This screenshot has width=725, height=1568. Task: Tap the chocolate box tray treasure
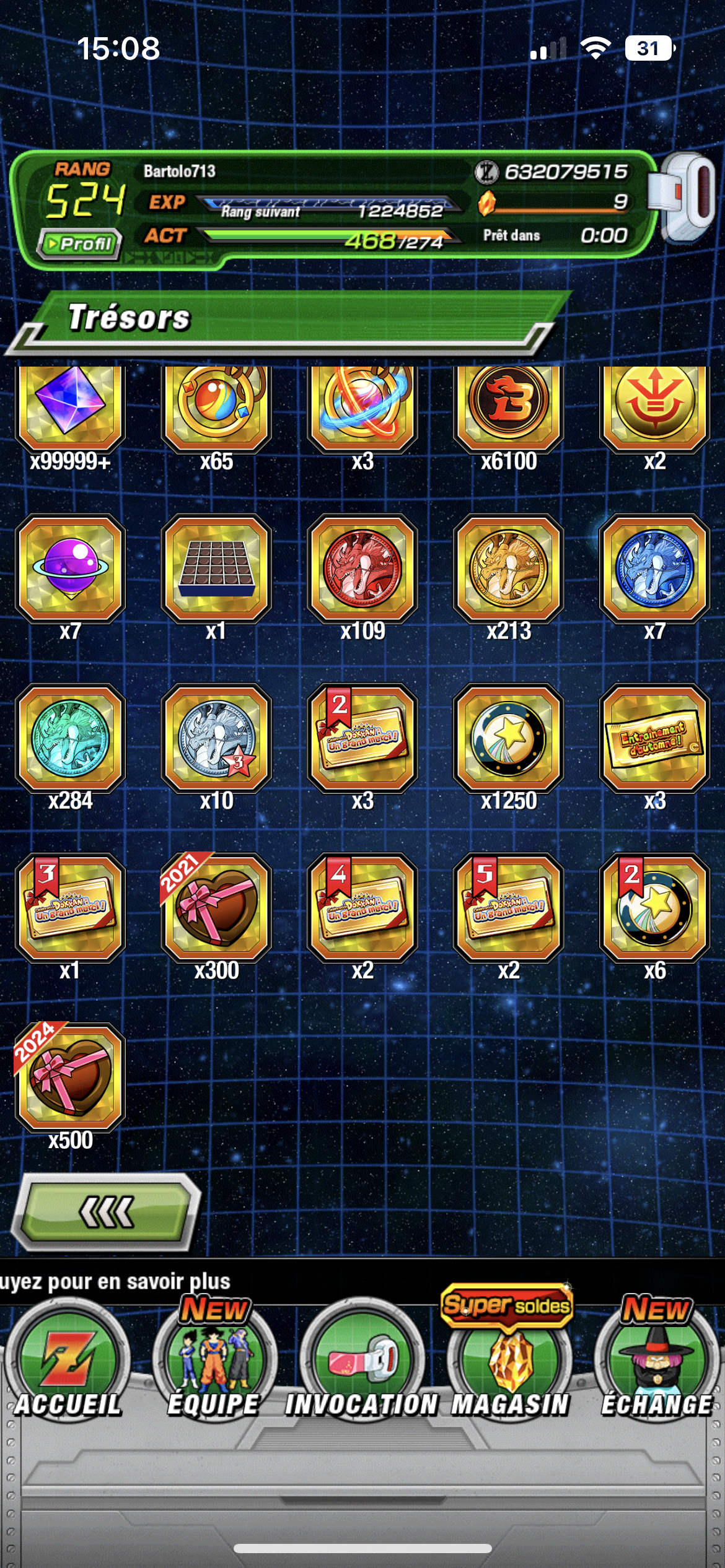[216, 568]
